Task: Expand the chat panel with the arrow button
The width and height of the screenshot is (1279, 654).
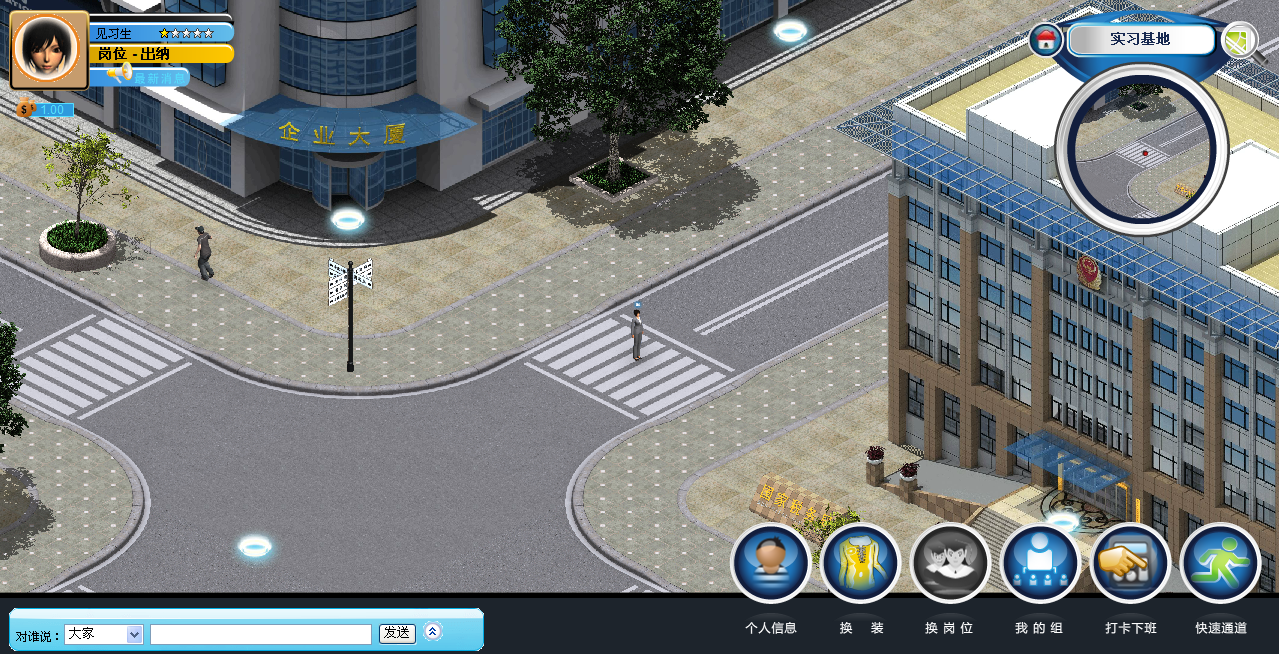Action: pos(433,631)
